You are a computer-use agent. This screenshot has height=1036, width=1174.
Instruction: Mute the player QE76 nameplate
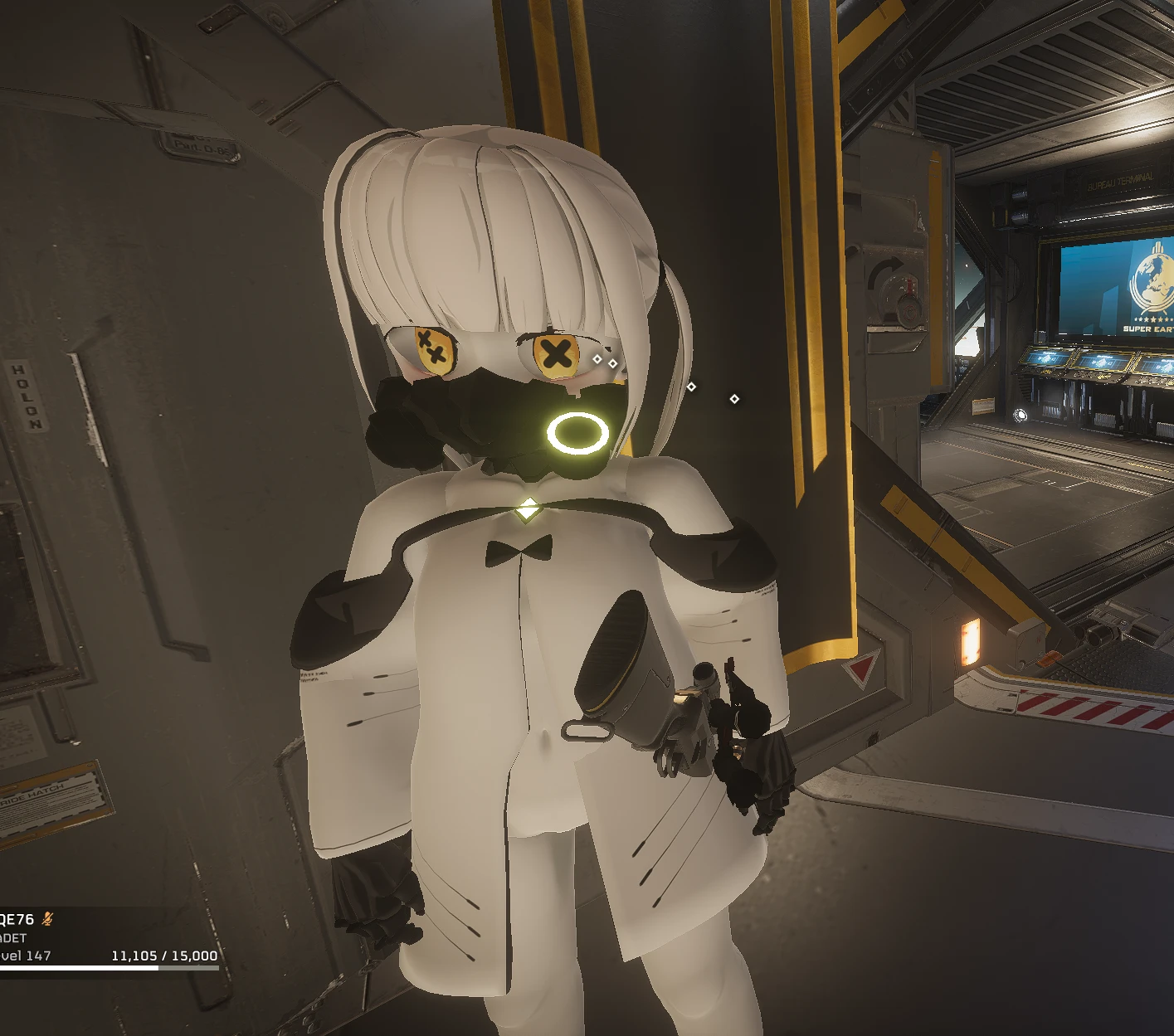(x=17, y=918)
